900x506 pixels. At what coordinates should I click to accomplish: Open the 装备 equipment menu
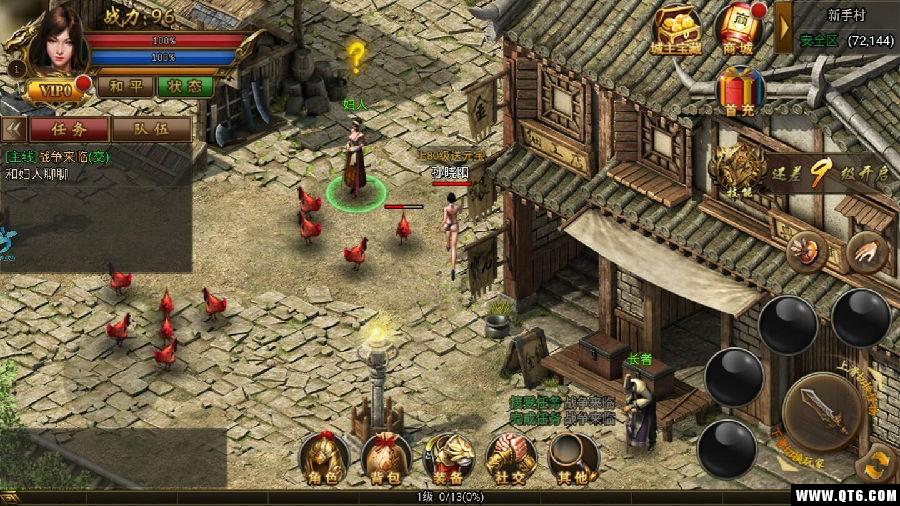(x=449, y=462)
